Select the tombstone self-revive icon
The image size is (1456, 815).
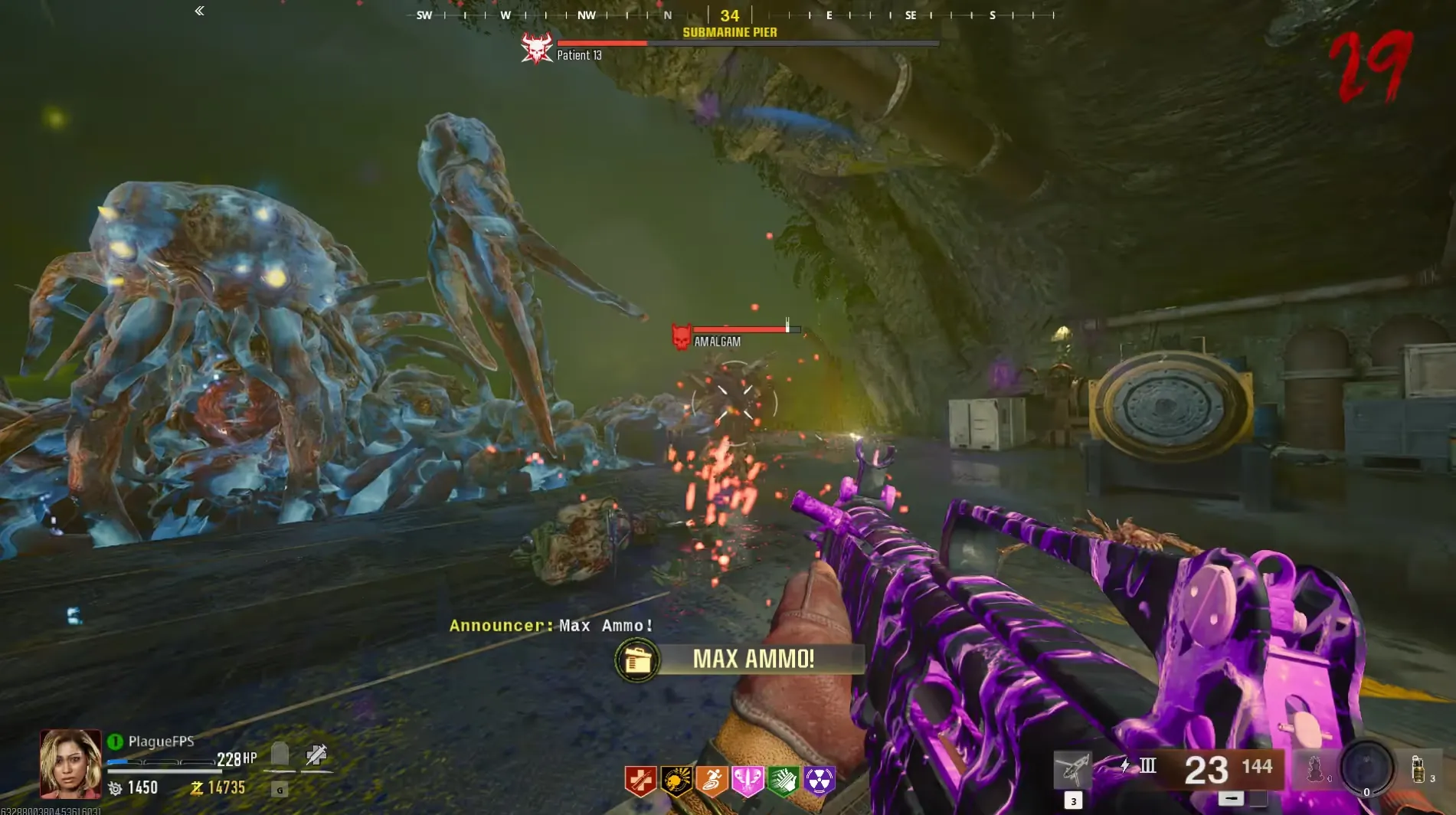tap(280, 755)
